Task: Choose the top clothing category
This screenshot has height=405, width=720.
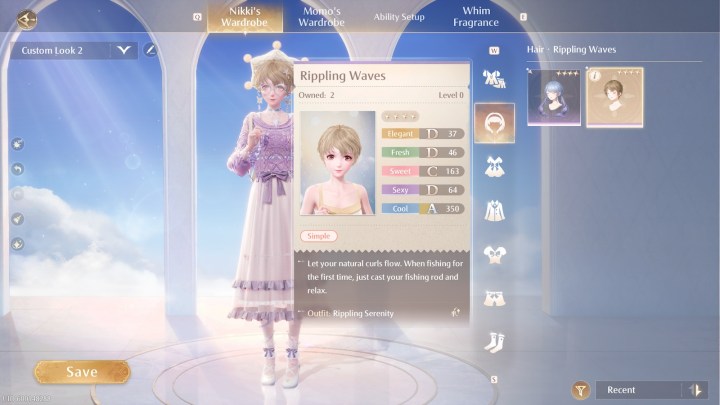Action: click(x=494, y=254)
